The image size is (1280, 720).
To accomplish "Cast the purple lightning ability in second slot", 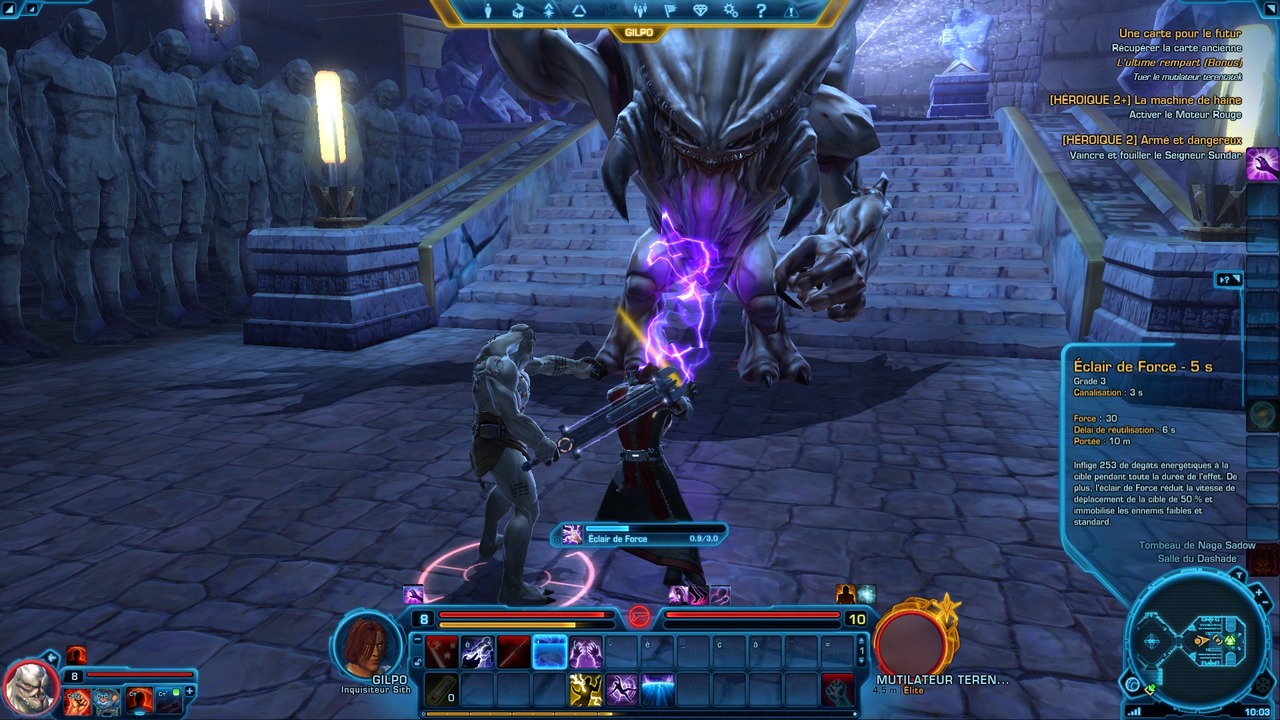I will click(x=478, y=652).
